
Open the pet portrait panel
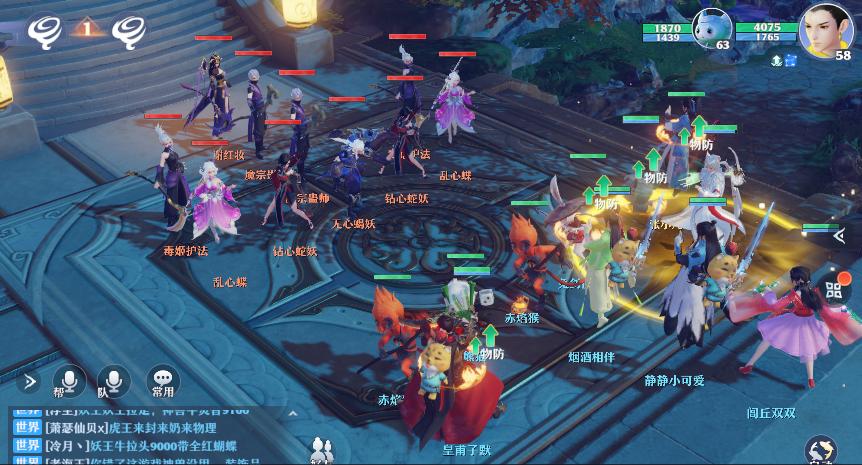point(712,29)
